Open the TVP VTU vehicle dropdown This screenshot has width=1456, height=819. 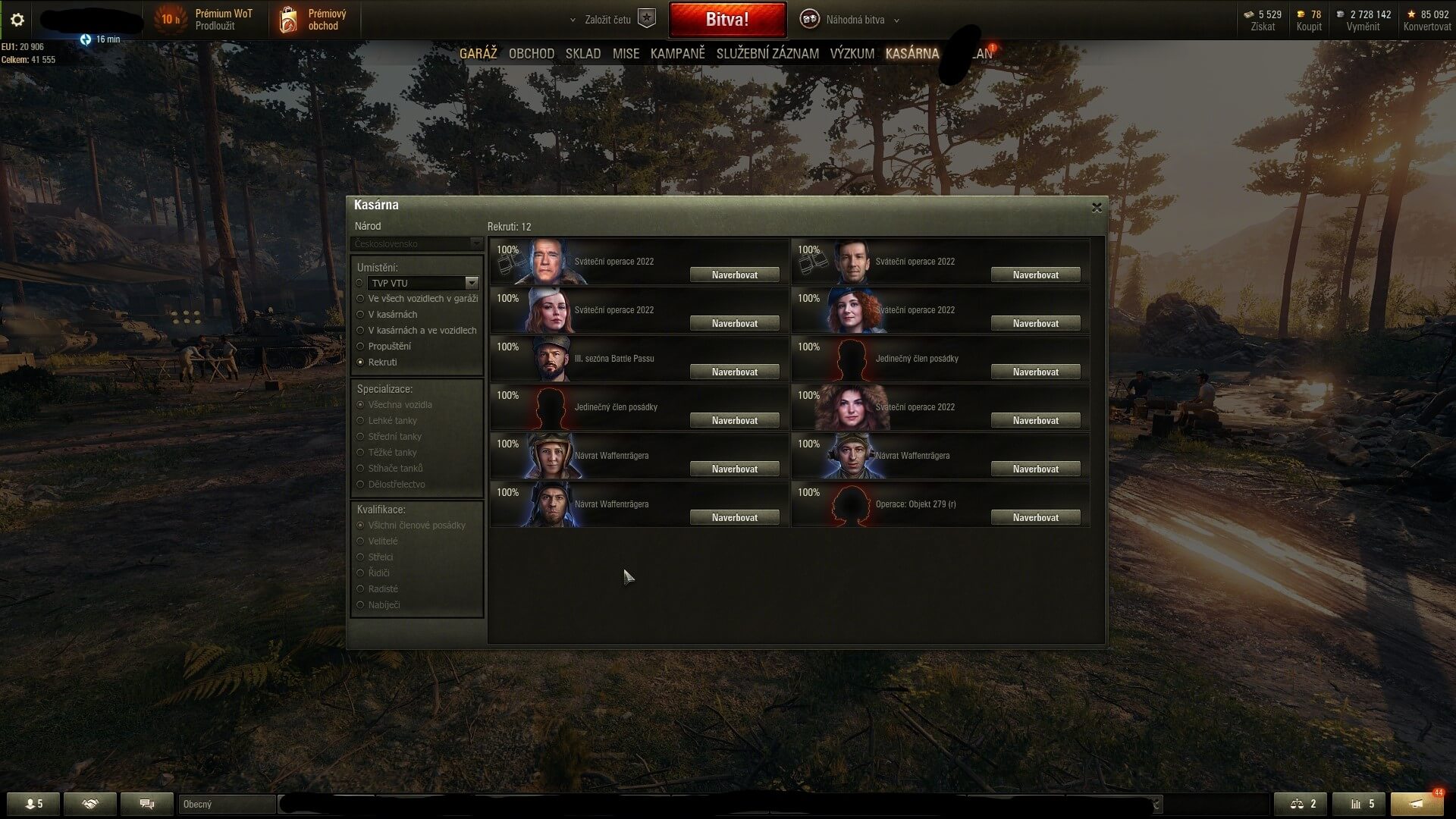point(471,283)
